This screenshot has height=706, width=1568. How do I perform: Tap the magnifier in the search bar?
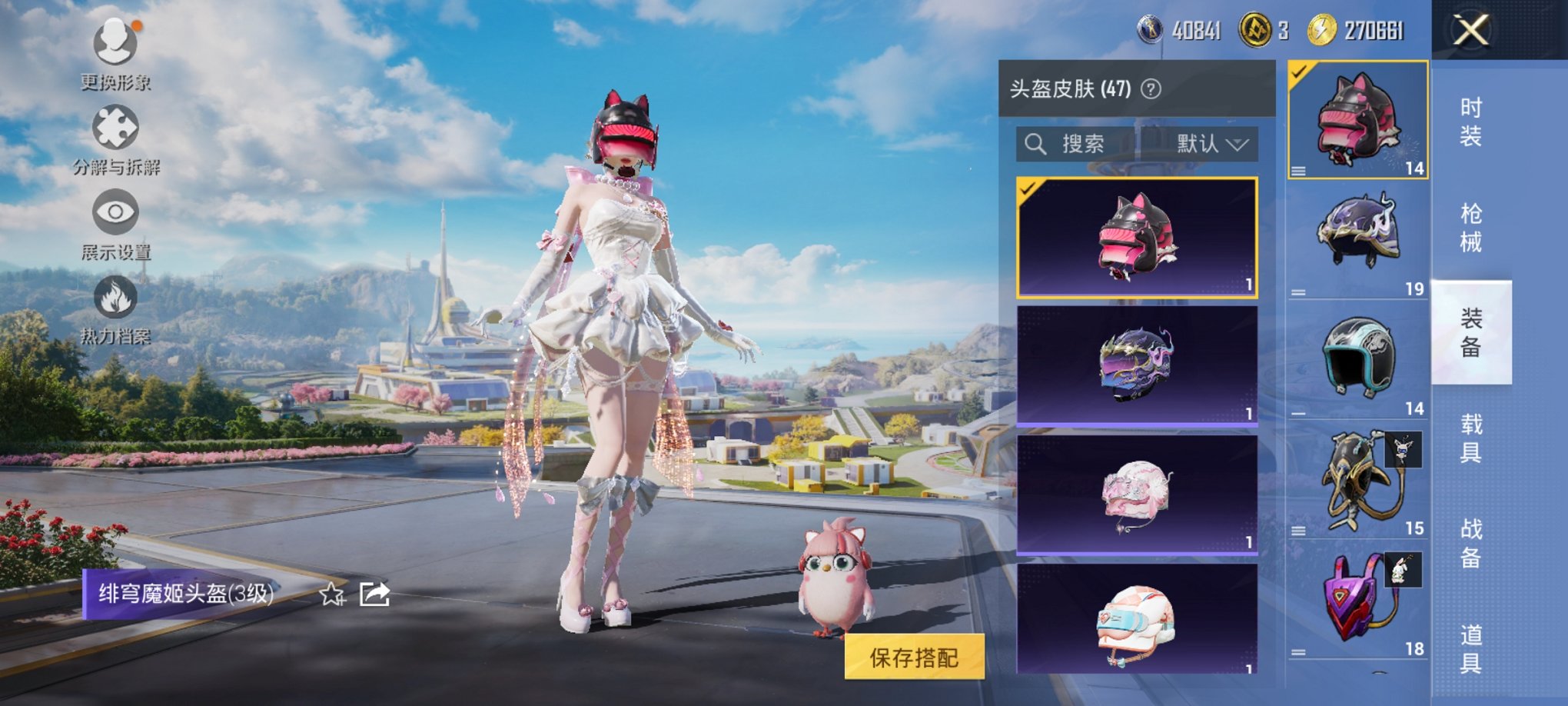coord(1035,145)
